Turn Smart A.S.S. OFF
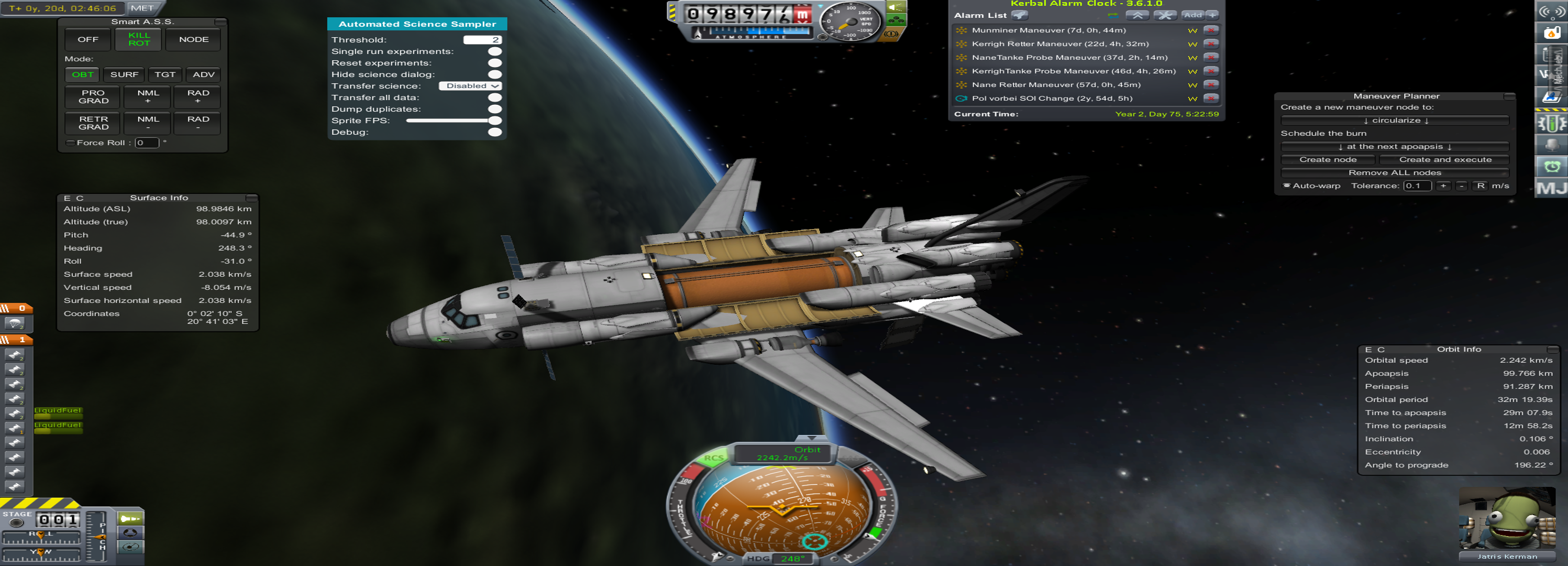Image resolution: width=1568 pixels, height=566 pixels. tap(87, 40)
